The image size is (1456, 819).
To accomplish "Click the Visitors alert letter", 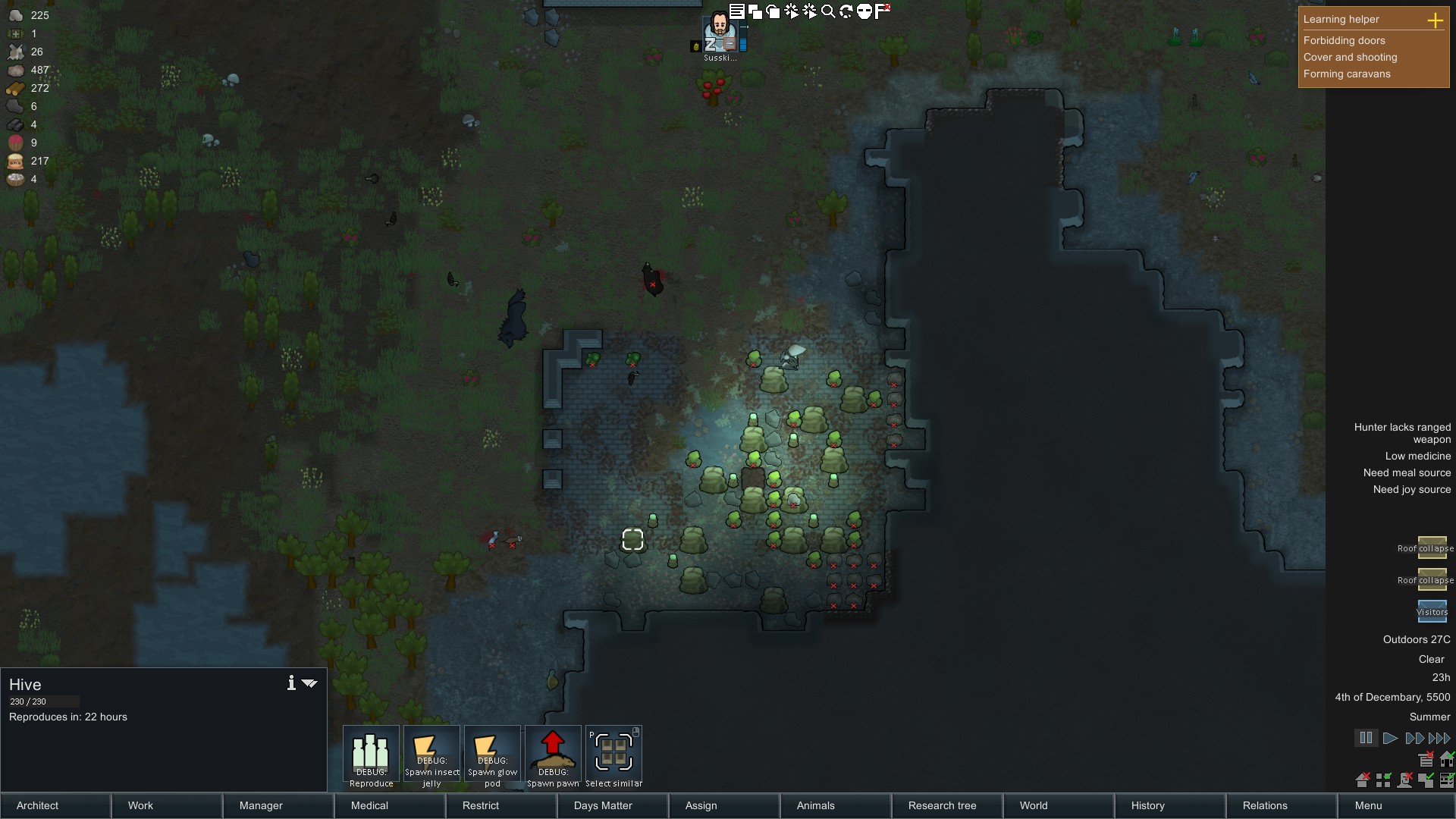I will click(x=1432, y=611).
